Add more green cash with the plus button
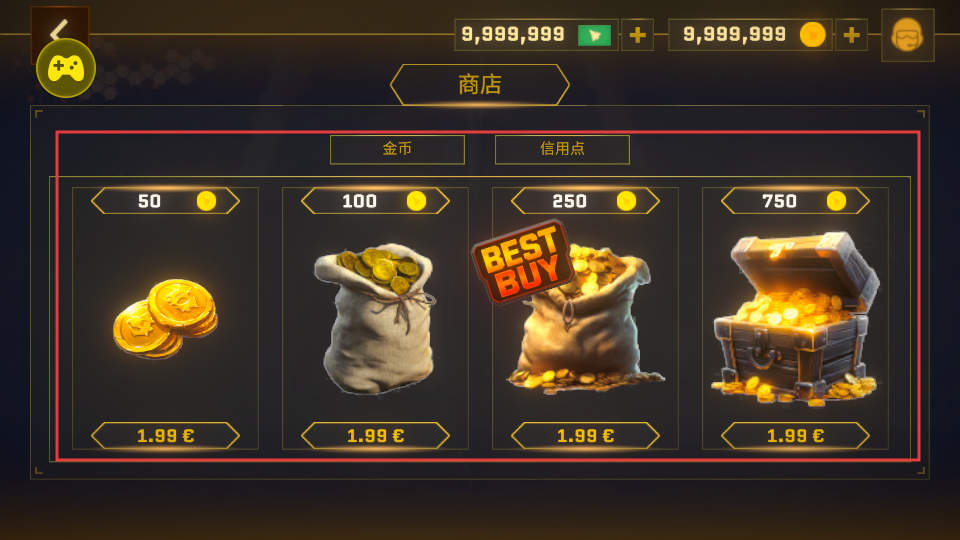This screenshot has height=540, width=960. (x=637, y=35)
